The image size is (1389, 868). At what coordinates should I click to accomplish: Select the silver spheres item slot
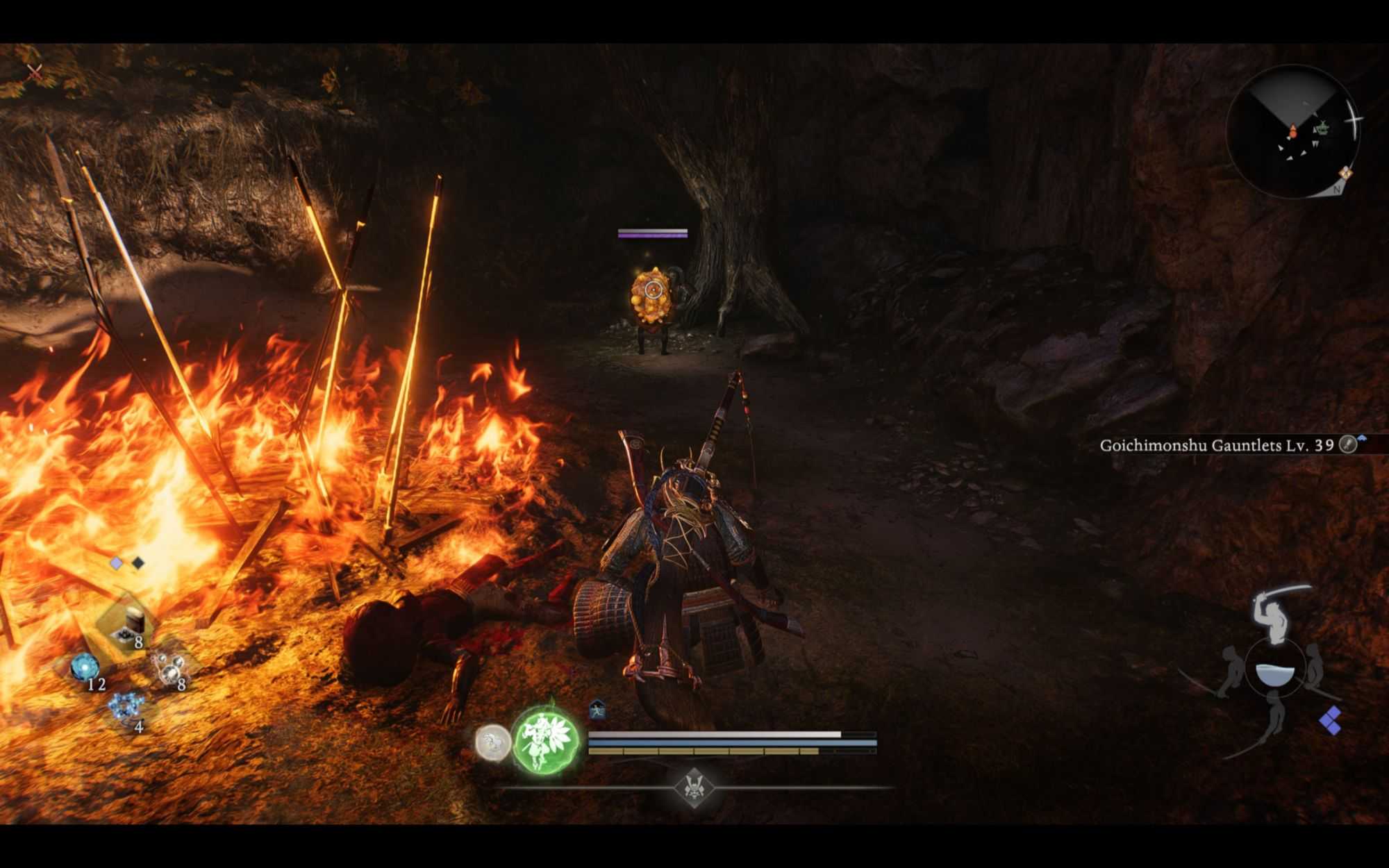(x=169, y=669)
